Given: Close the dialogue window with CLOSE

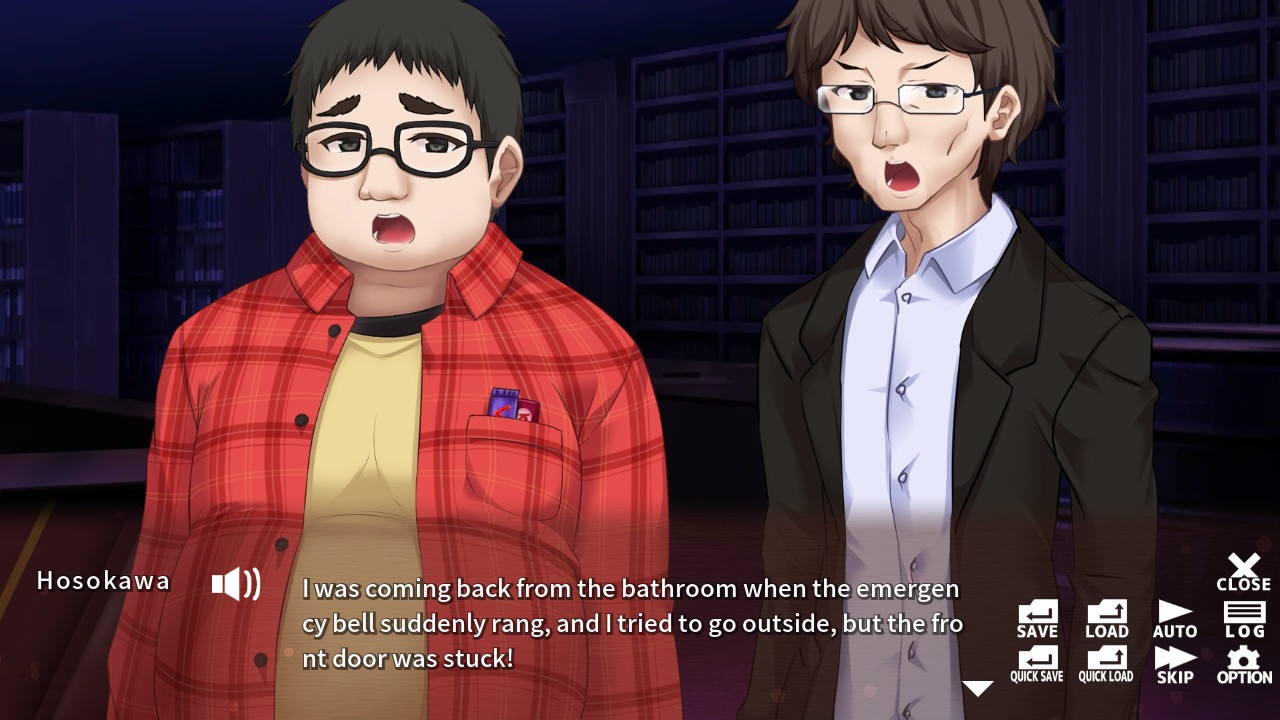Looking at the screenshot, I should click(x=1243, y=570).
